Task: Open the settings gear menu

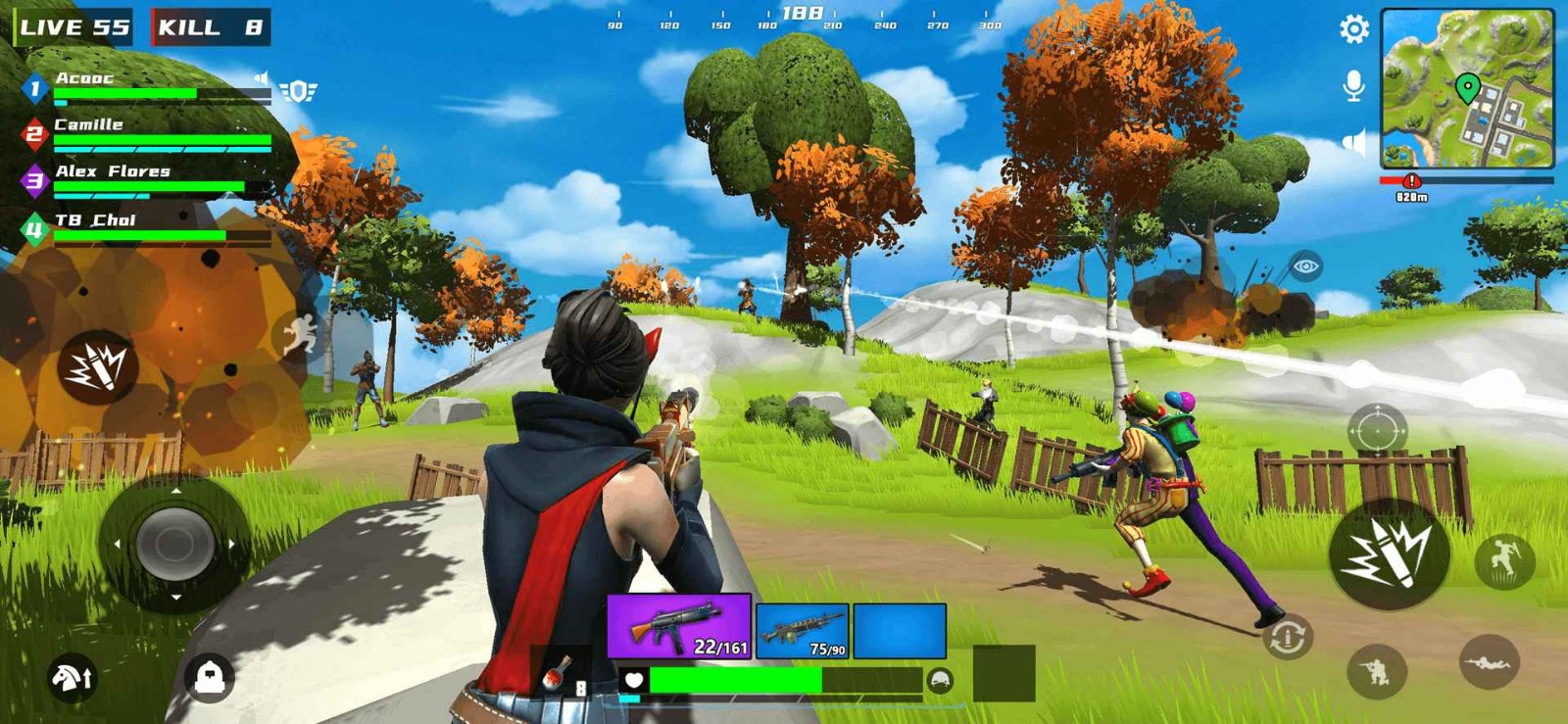Action: pyautogui.click(x=1353, y=29)
